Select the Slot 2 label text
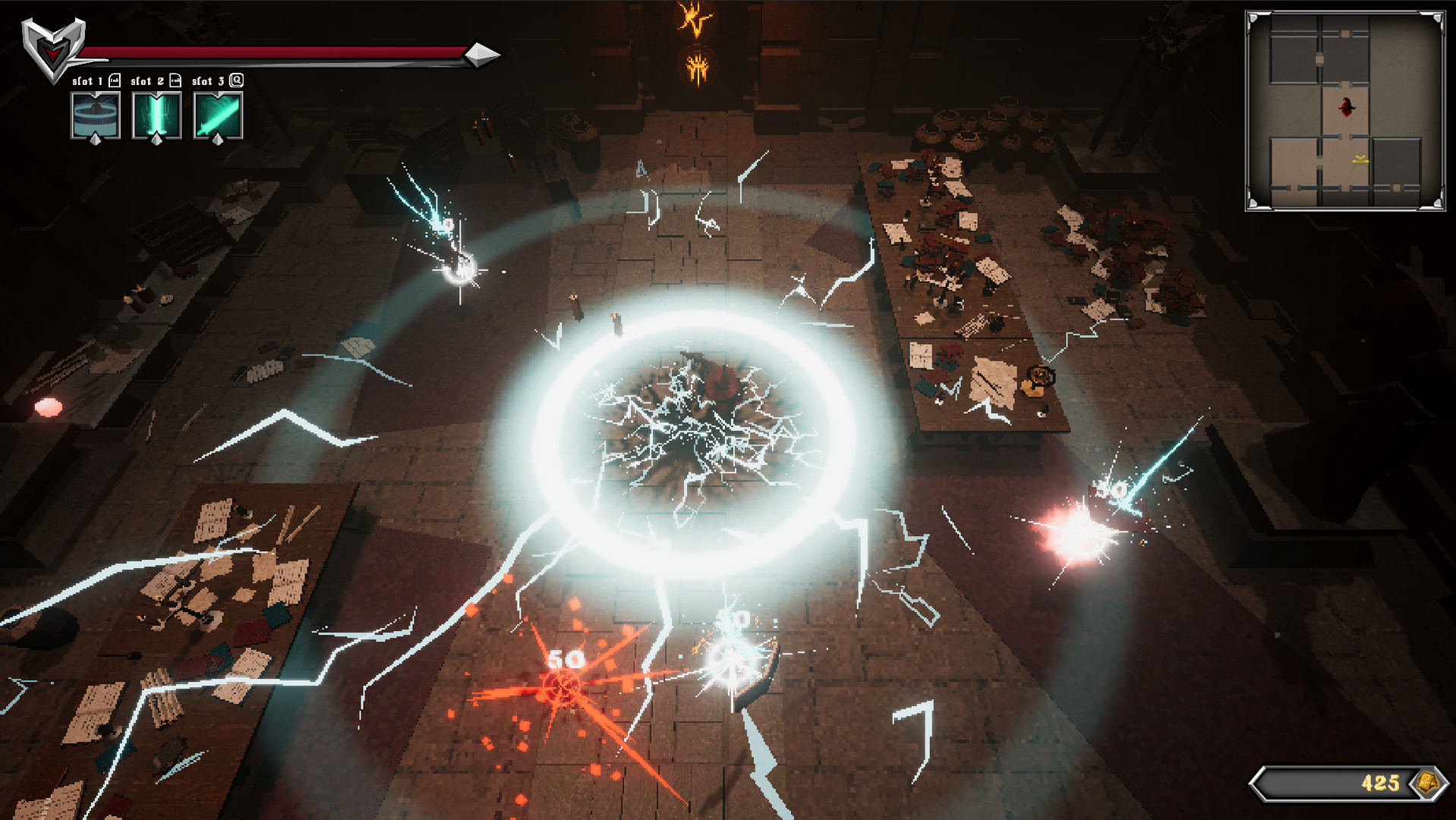Viewport: 1456px width, 820px height. [147, 80]
